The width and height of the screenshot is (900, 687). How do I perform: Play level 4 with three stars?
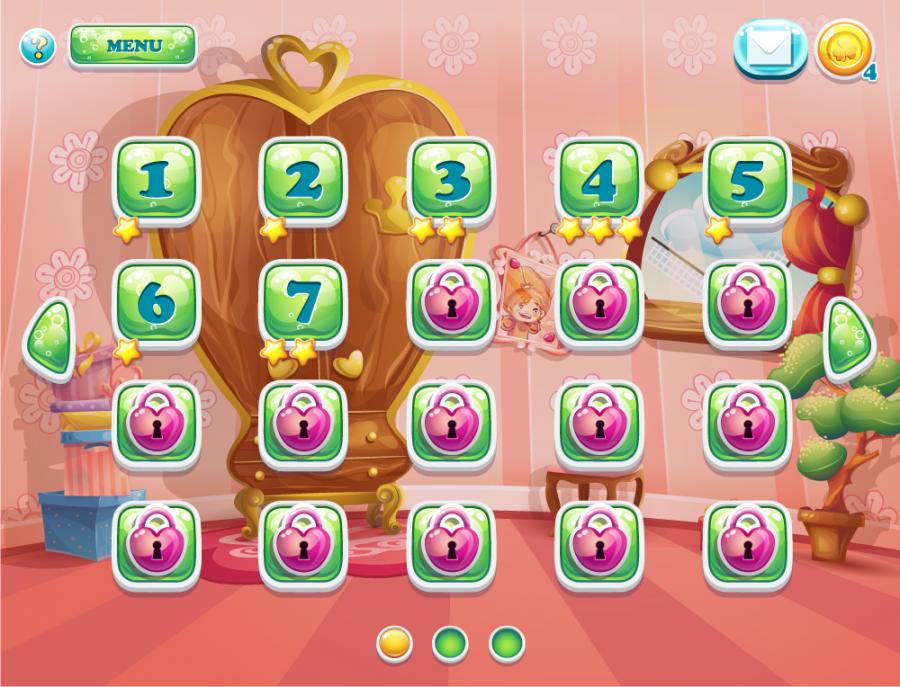point(599,181)
